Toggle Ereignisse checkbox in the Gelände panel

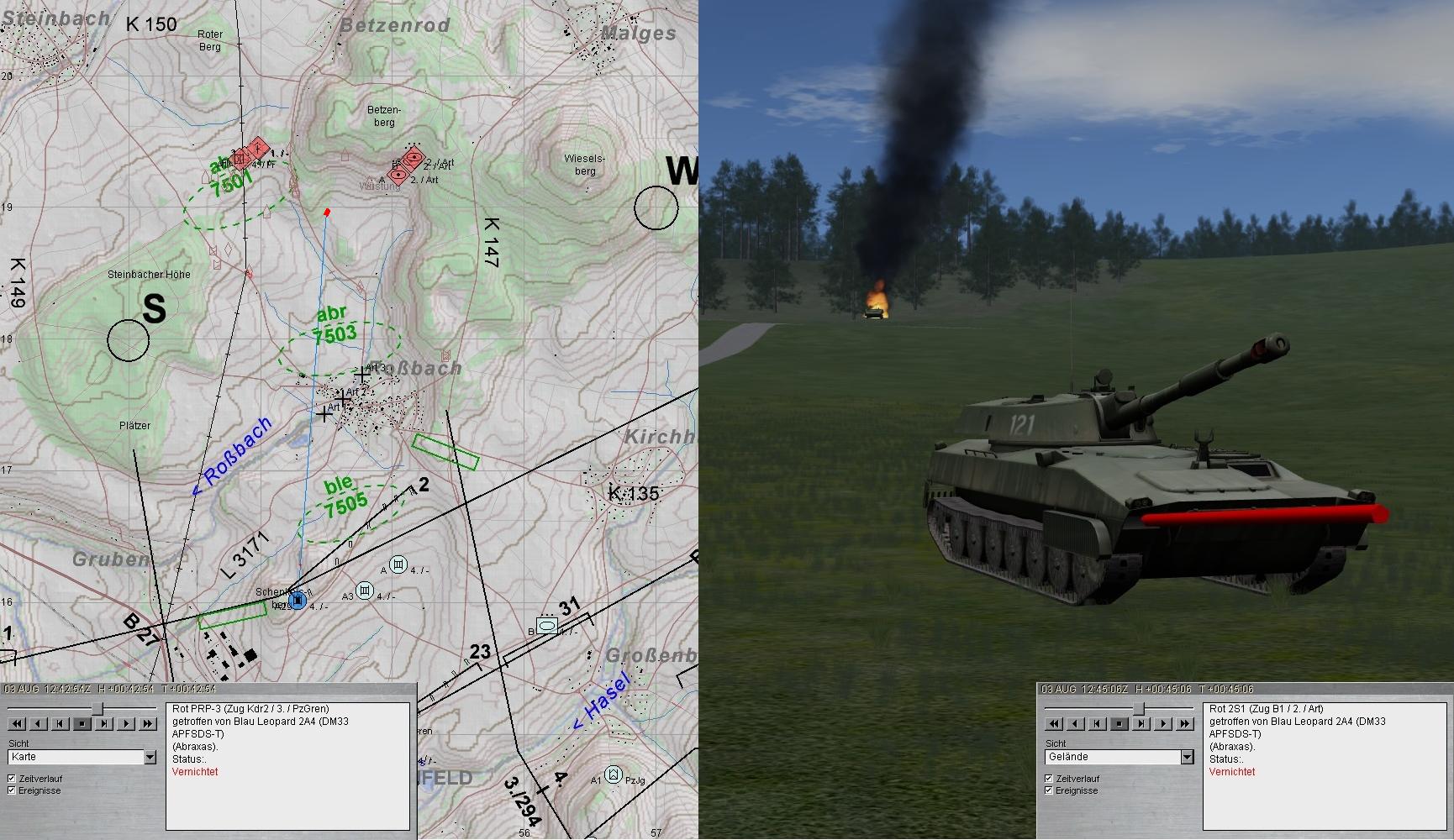(x=1049, y=790)
